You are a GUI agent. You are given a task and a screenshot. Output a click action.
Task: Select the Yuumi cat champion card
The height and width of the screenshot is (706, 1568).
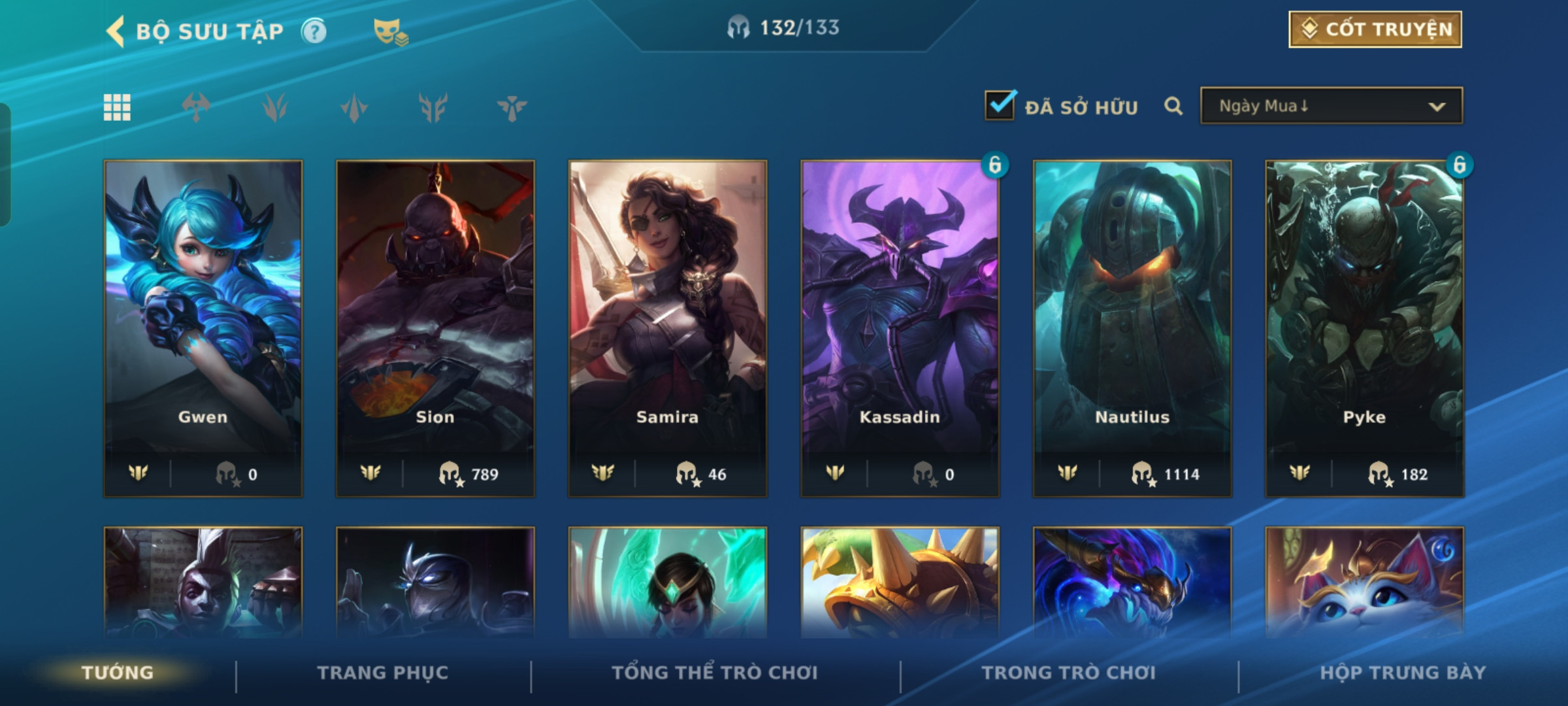(1364, 582)
